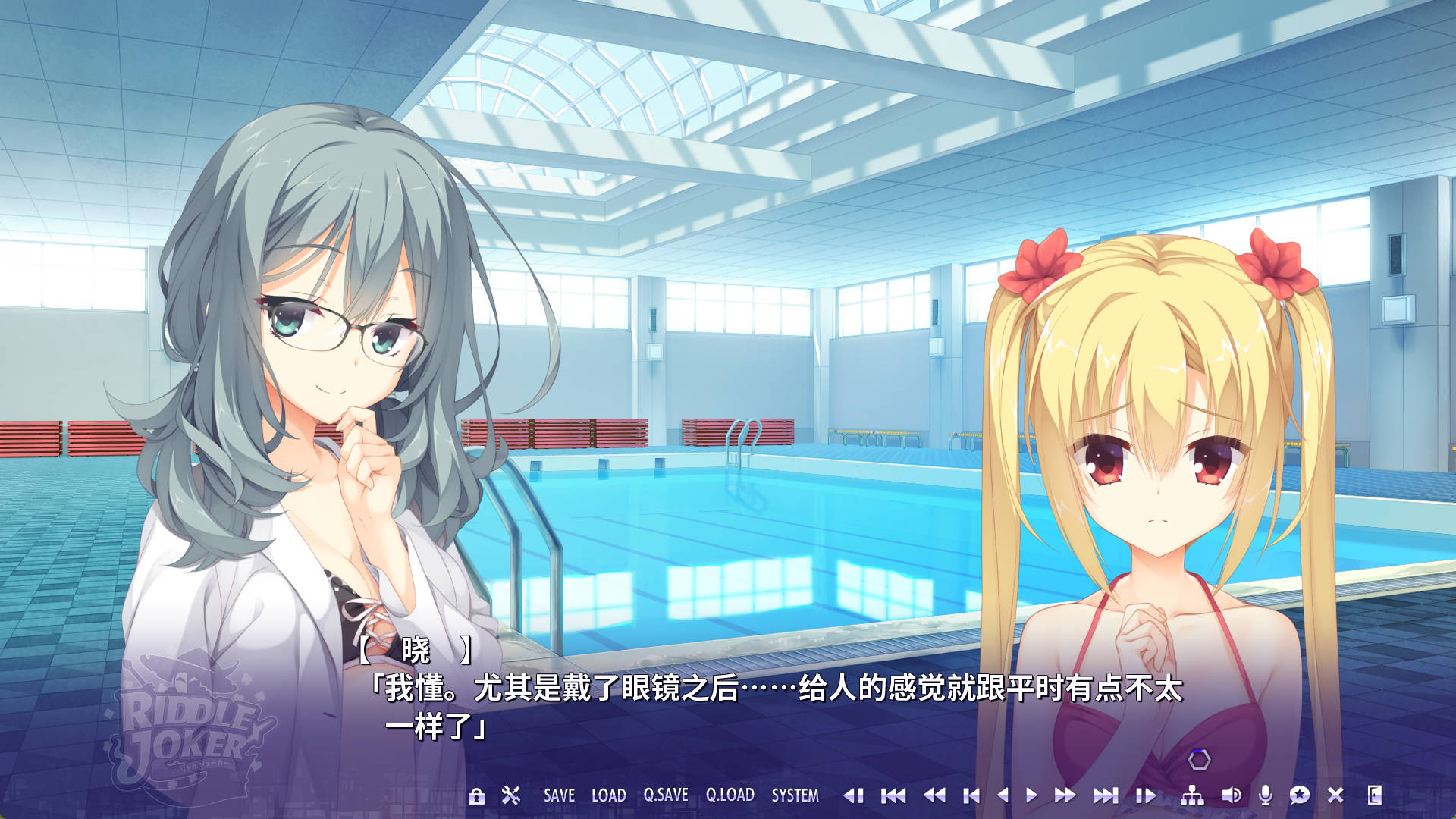Hide the message window with the X
Viewport: 1456px width, 819px height.
[x=1335, y=795]
